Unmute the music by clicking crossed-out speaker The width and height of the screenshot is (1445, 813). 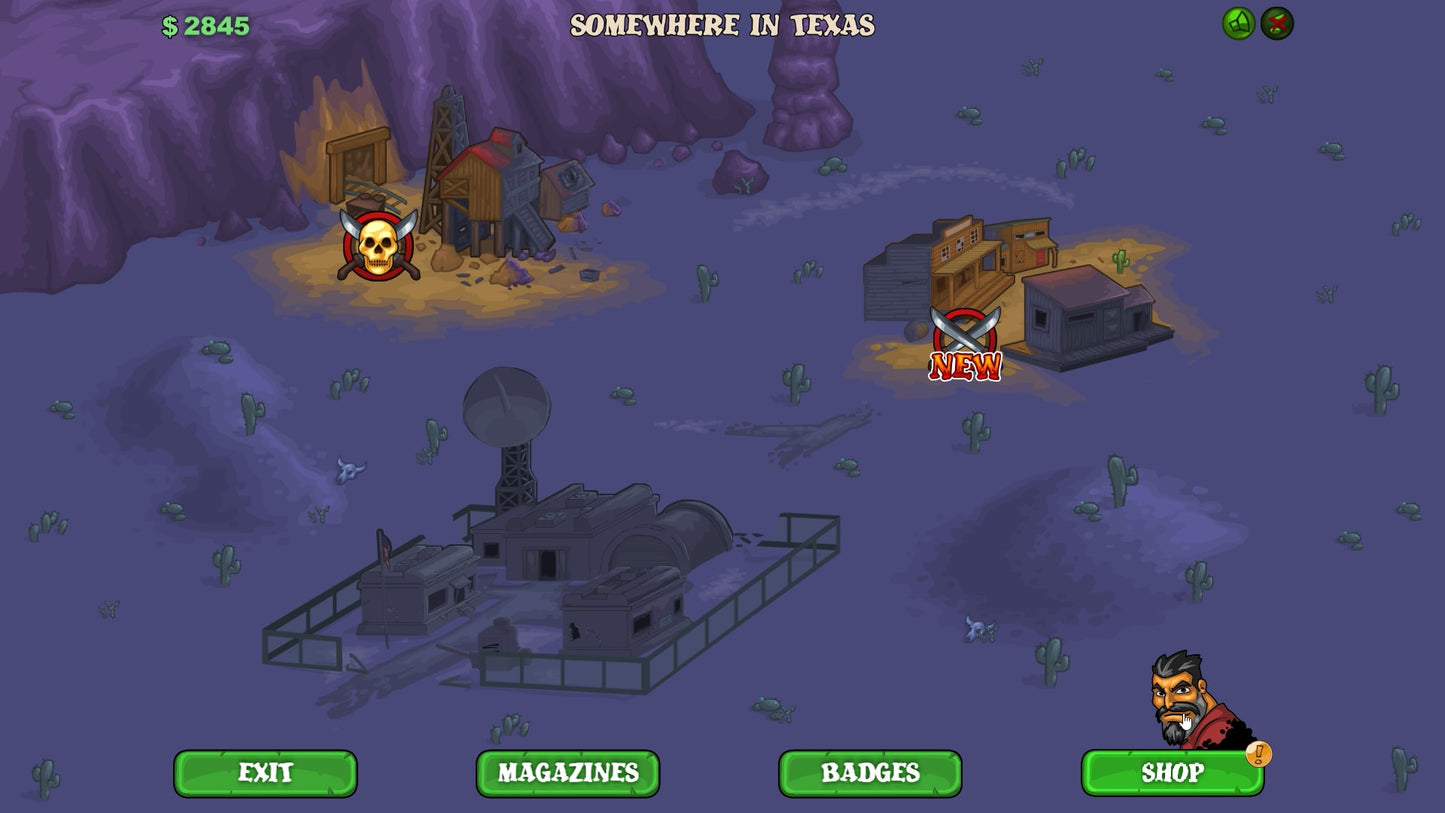tap(1278, 23)
